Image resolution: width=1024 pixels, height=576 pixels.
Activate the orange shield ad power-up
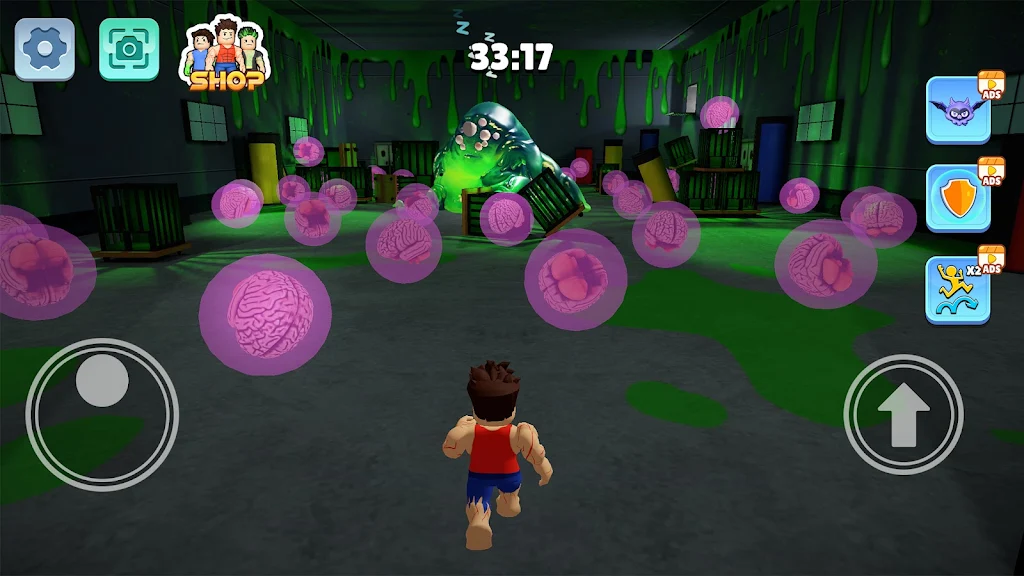coord(959,198)
